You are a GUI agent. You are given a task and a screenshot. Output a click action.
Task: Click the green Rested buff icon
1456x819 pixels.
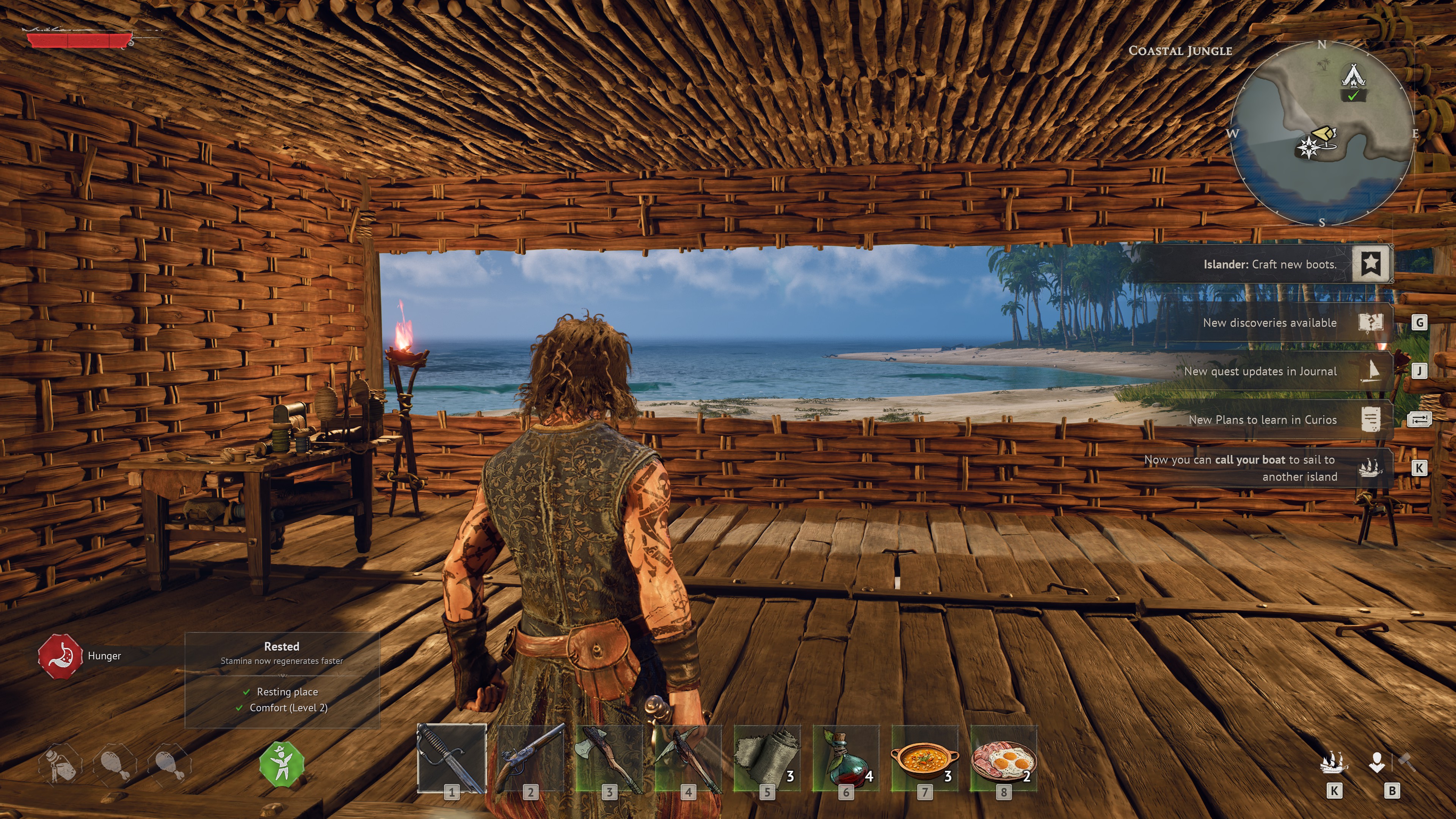coord(281,764)
